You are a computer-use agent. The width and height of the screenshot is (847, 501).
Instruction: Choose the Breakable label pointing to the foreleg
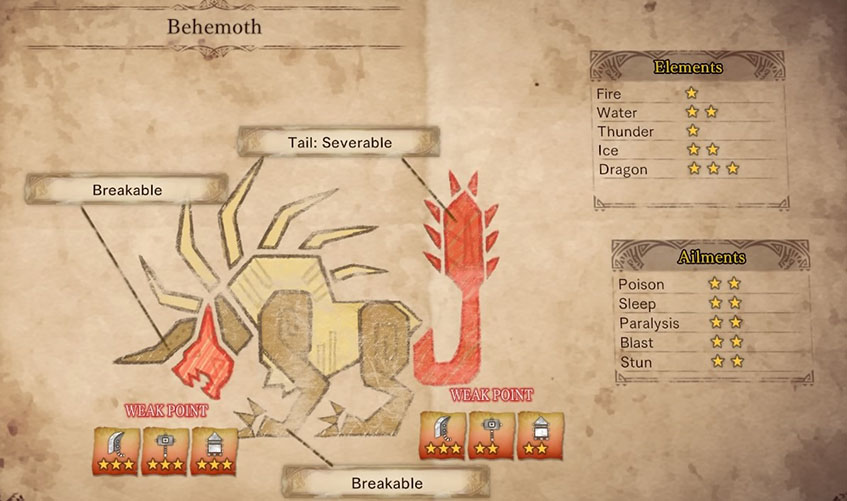387,483
